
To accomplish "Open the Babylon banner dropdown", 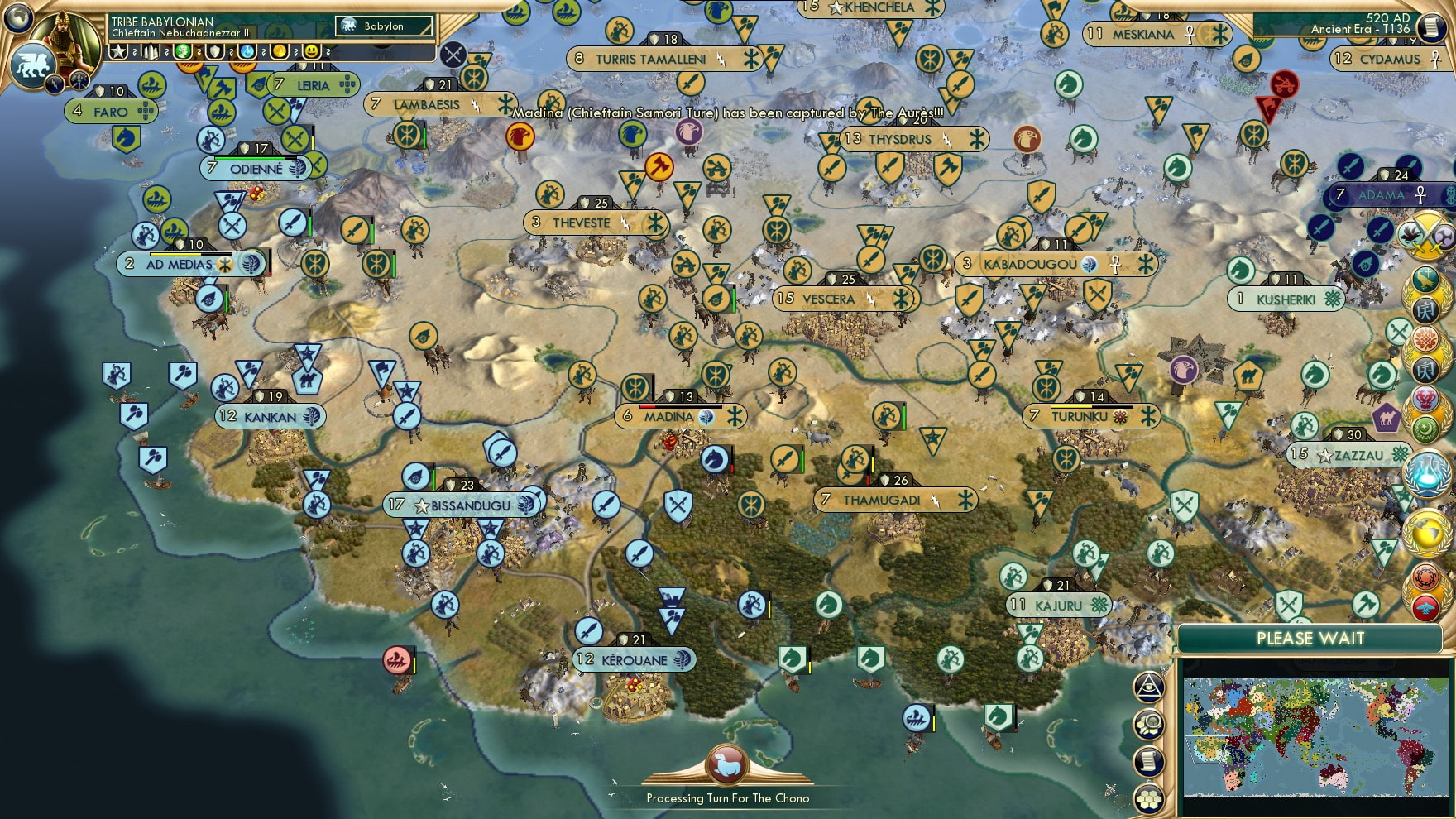I will click(x=382, y=26).
